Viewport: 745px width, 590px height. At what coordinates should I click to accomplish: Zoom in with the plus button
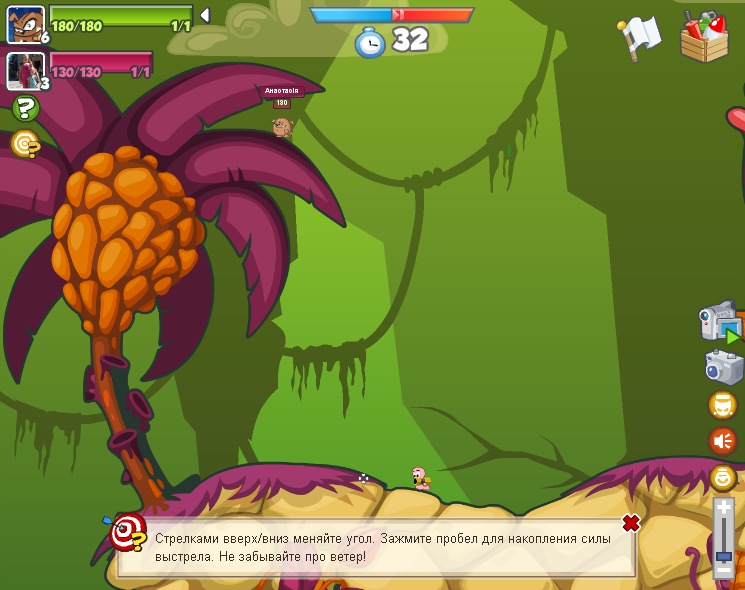(723, 508)
